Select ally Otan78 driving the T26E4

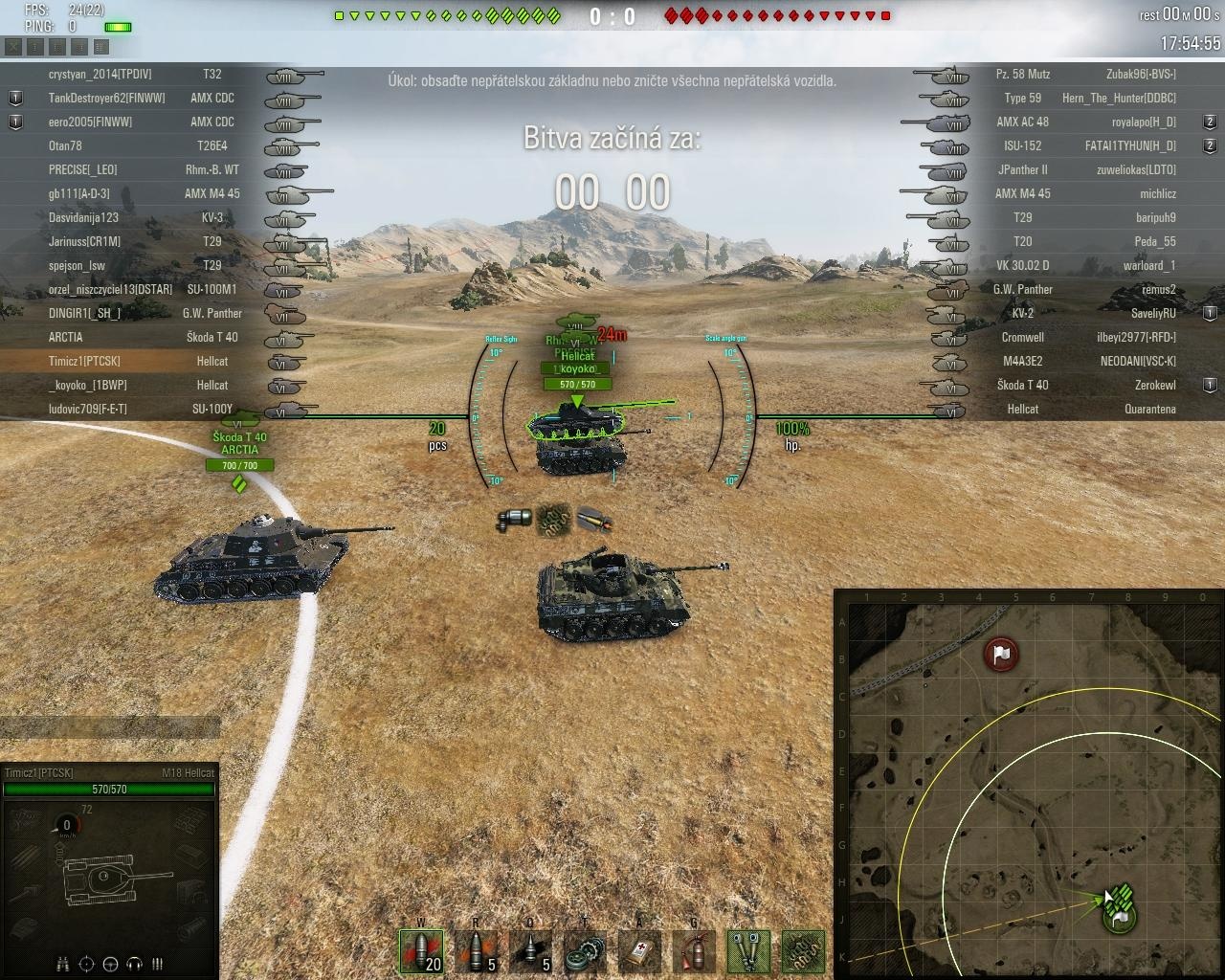click(65, 145)
